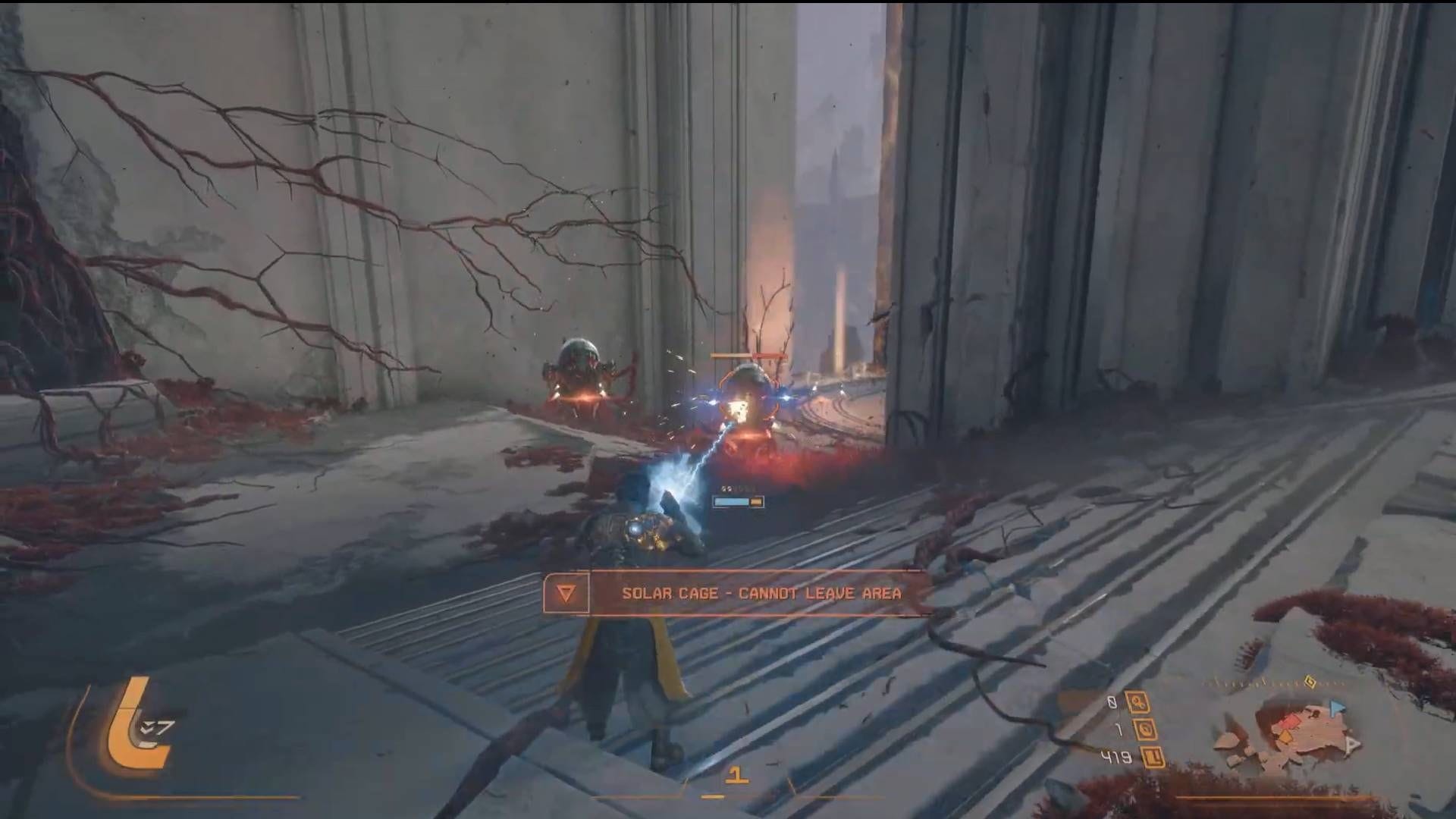Click the circular item icon showing count 1

[x=1146, y=730]
